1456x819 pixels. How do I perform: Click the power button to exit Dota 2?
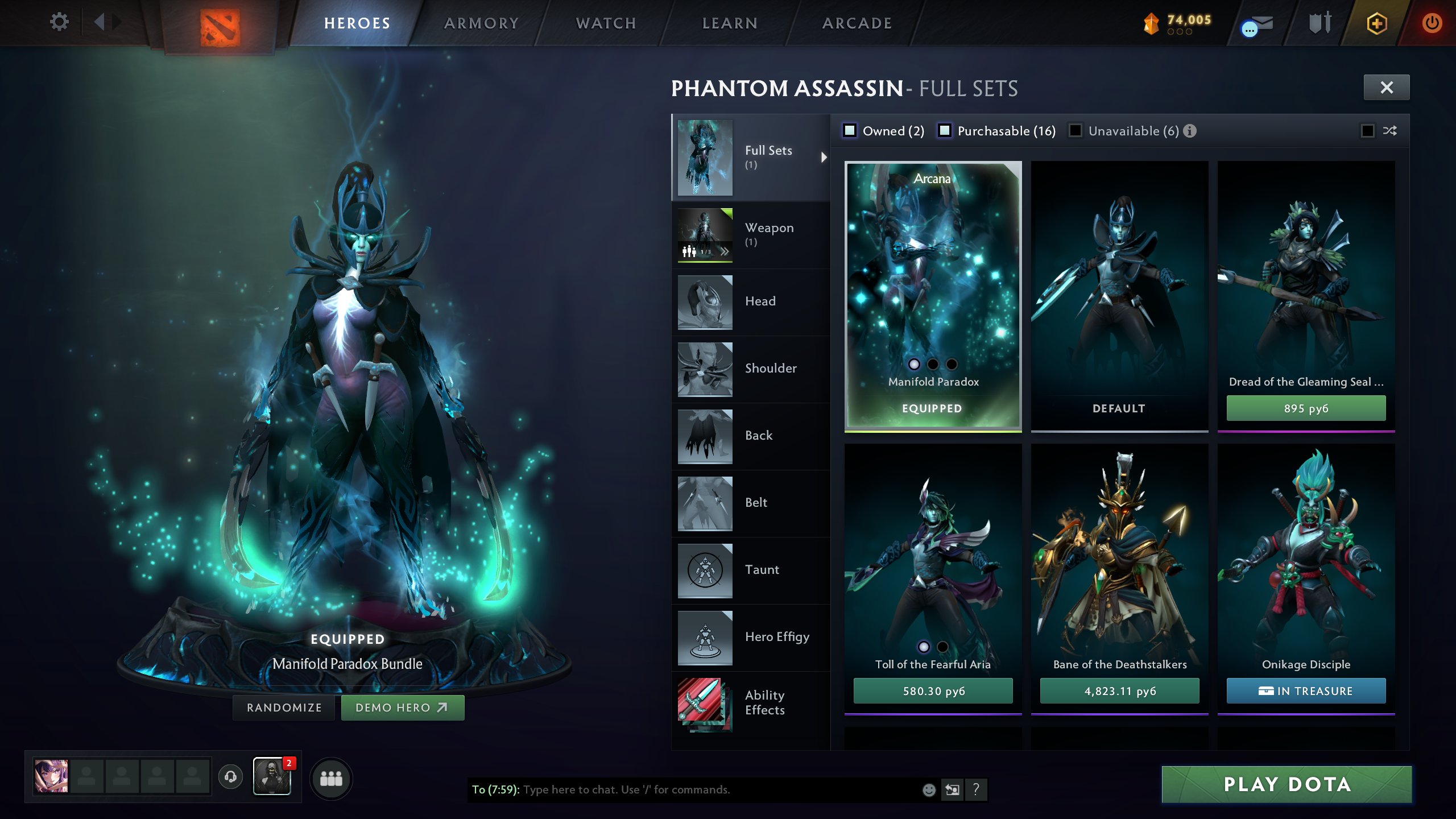click(1432, 23)
